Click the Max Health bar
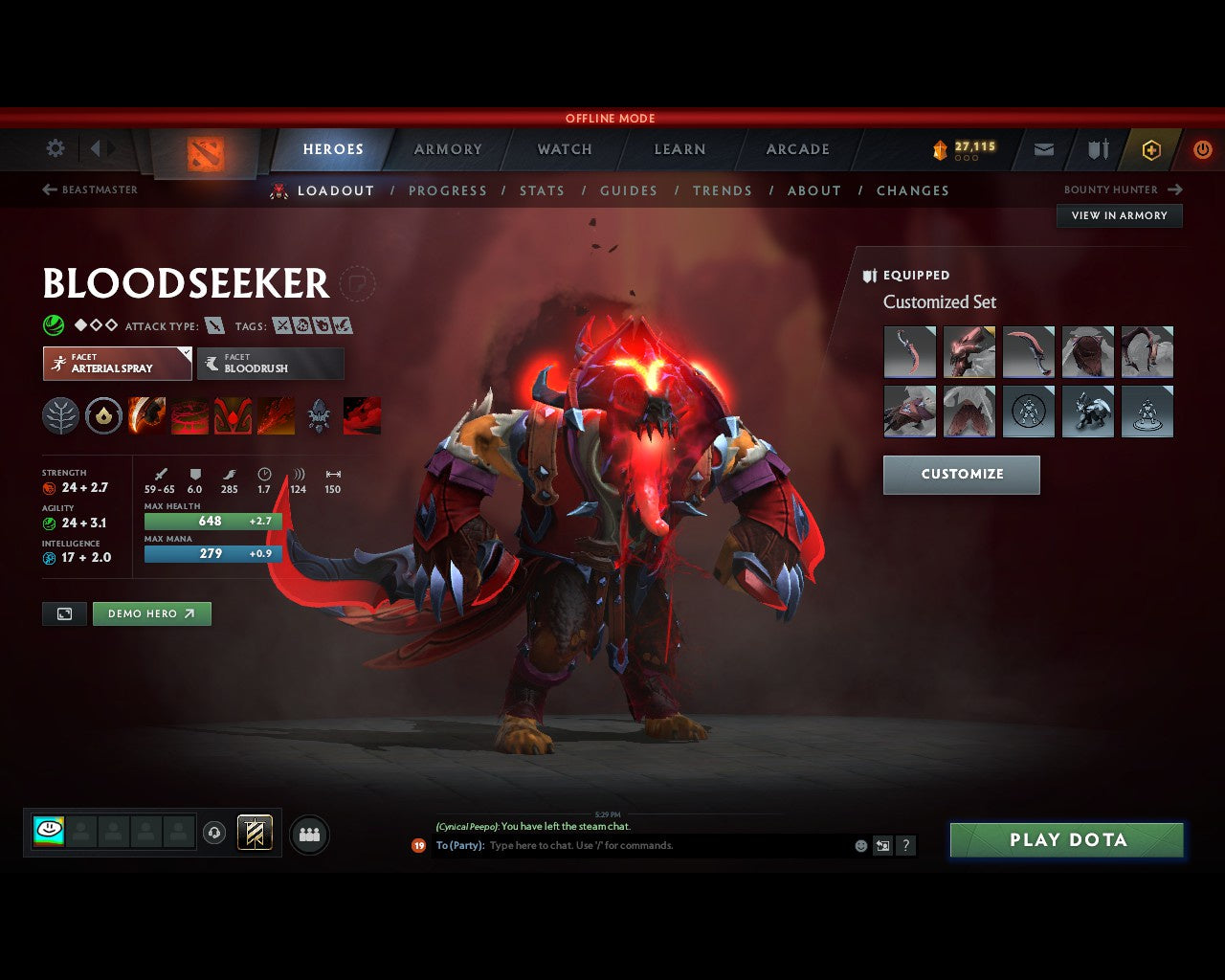The image size is (1225, 980). [x=212, y=521]
